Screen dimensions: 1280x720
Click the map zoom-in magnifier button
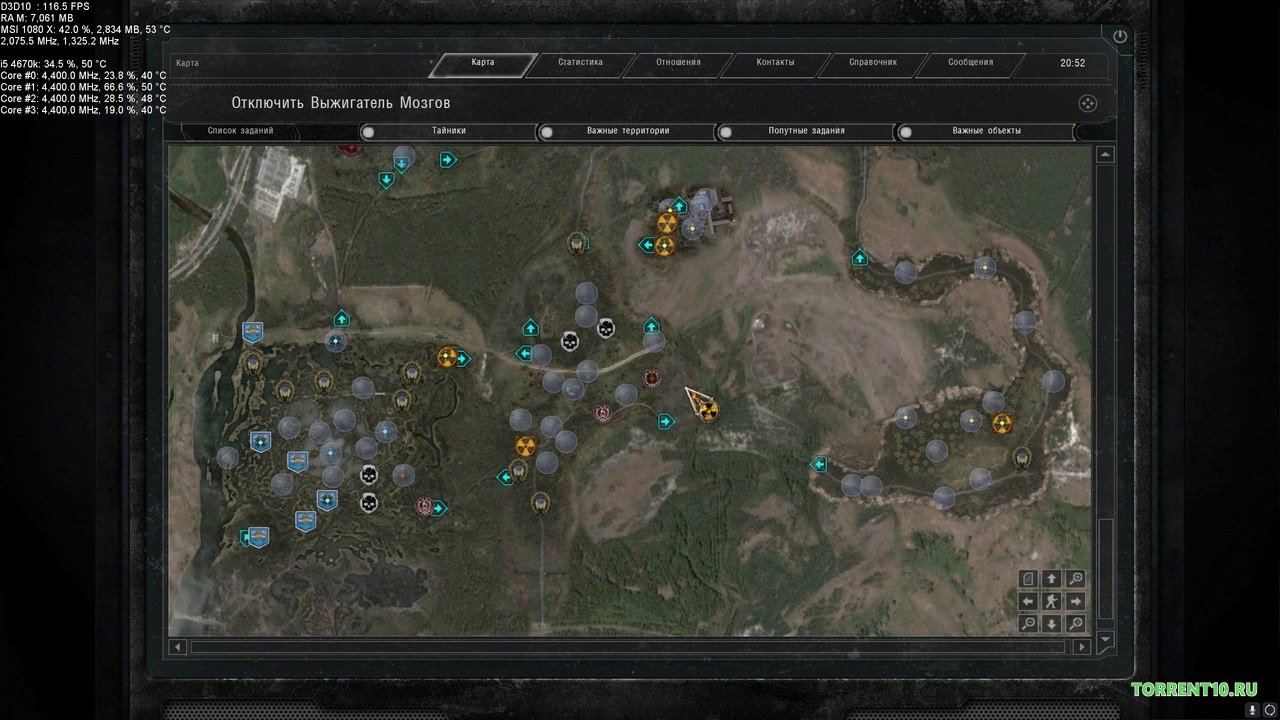[1075, 579]
